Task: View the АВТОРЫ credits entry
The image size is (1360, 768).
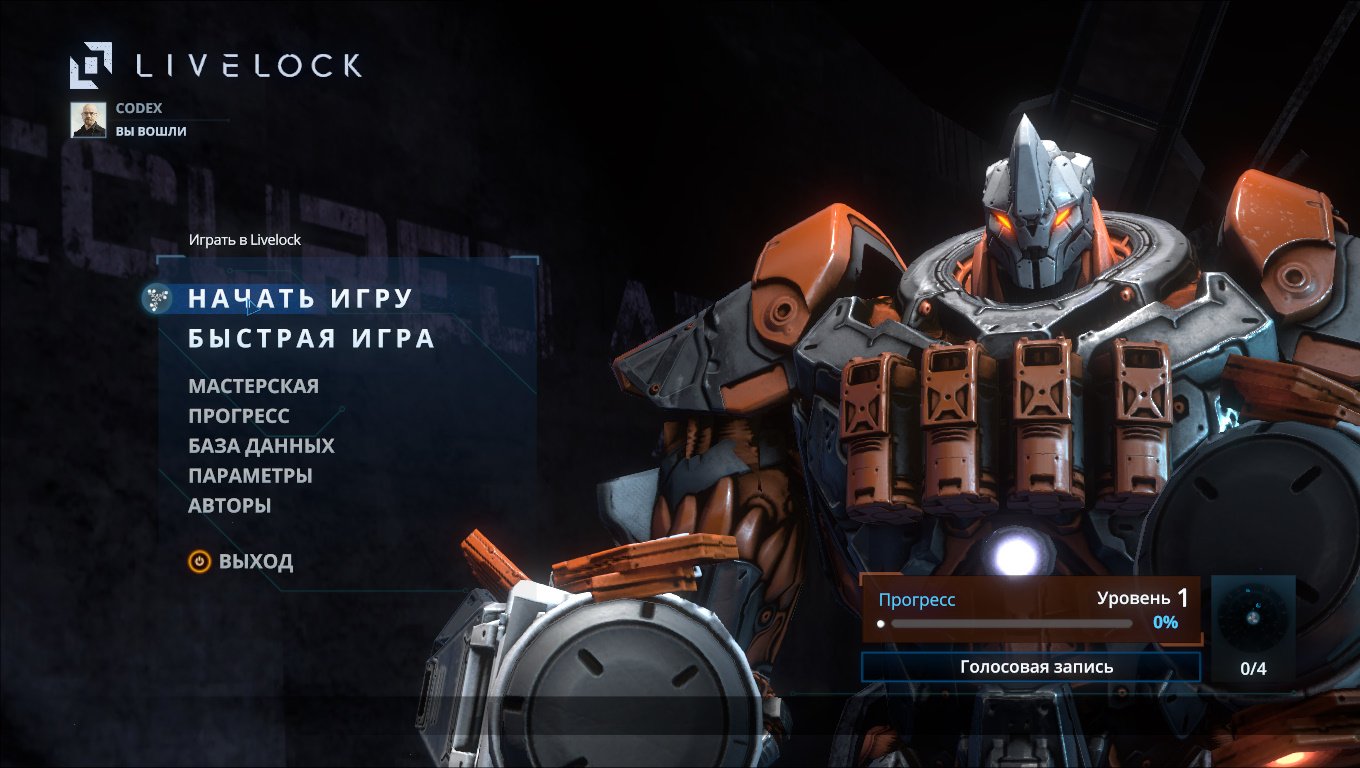Action: (x=232, y=506)
